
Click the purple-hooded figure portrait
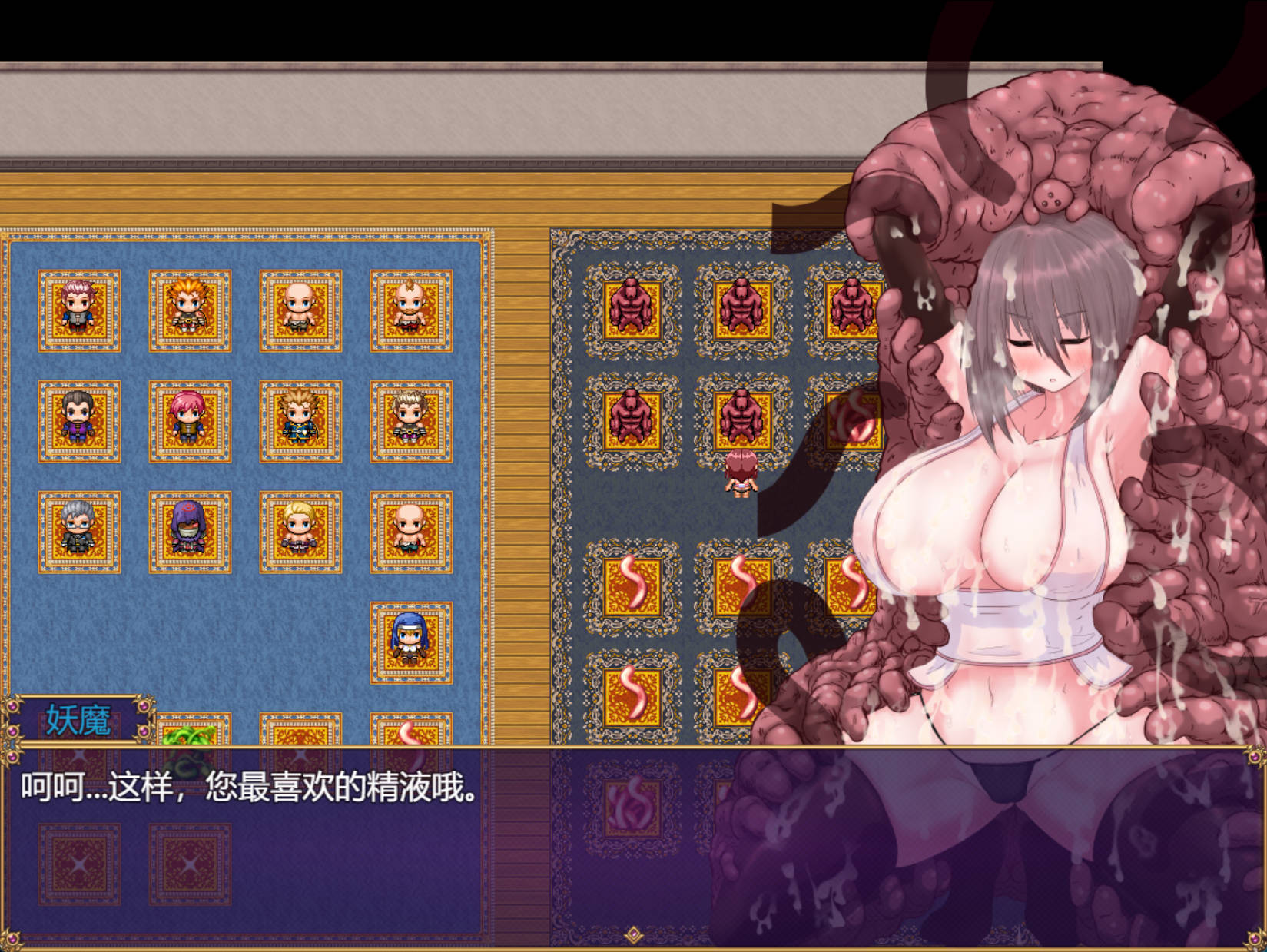point(190,529)
